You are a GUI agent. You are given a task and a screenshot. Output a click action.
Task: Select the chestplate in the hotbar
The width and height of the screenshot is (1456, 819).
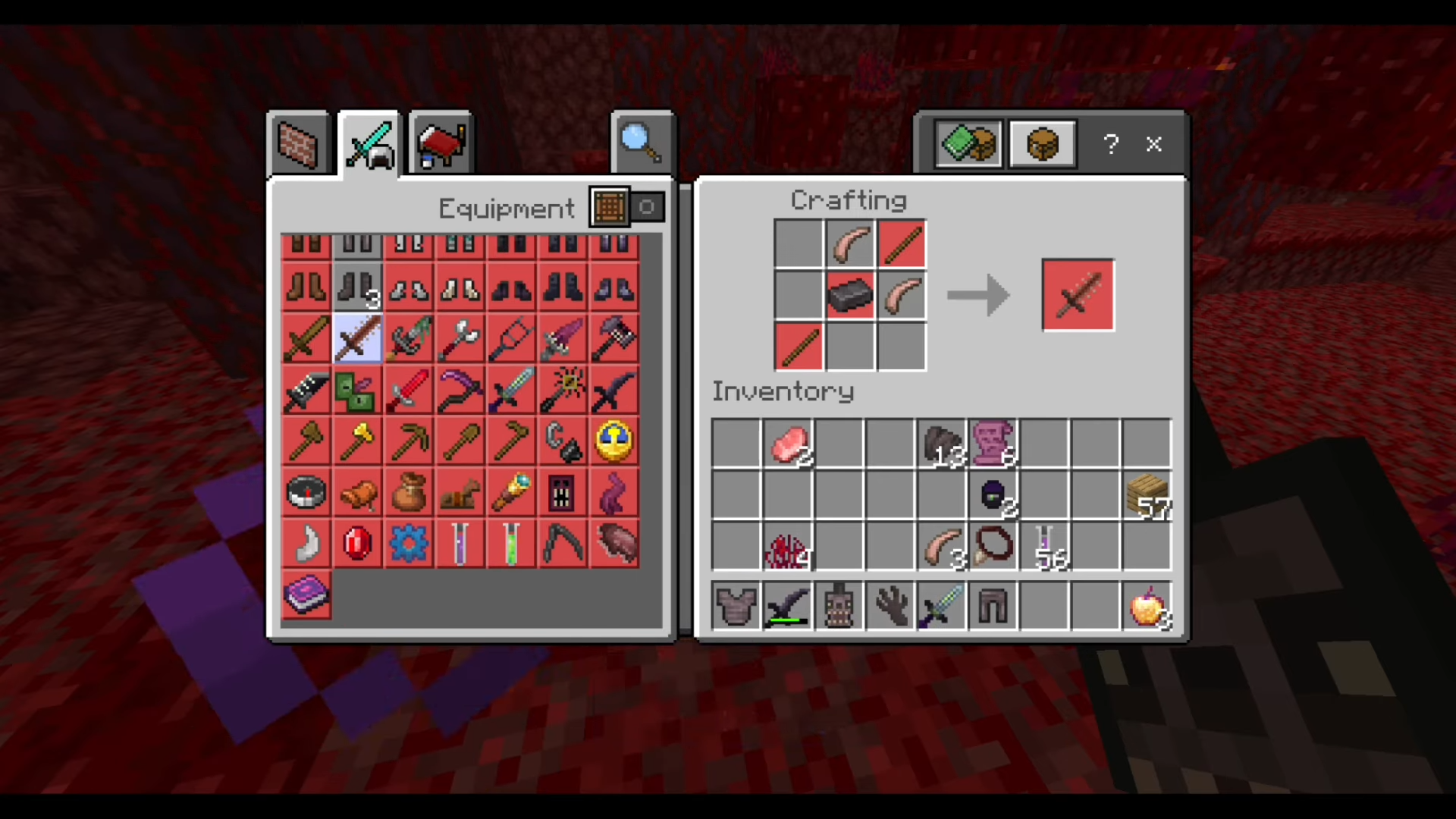[736, 607]
